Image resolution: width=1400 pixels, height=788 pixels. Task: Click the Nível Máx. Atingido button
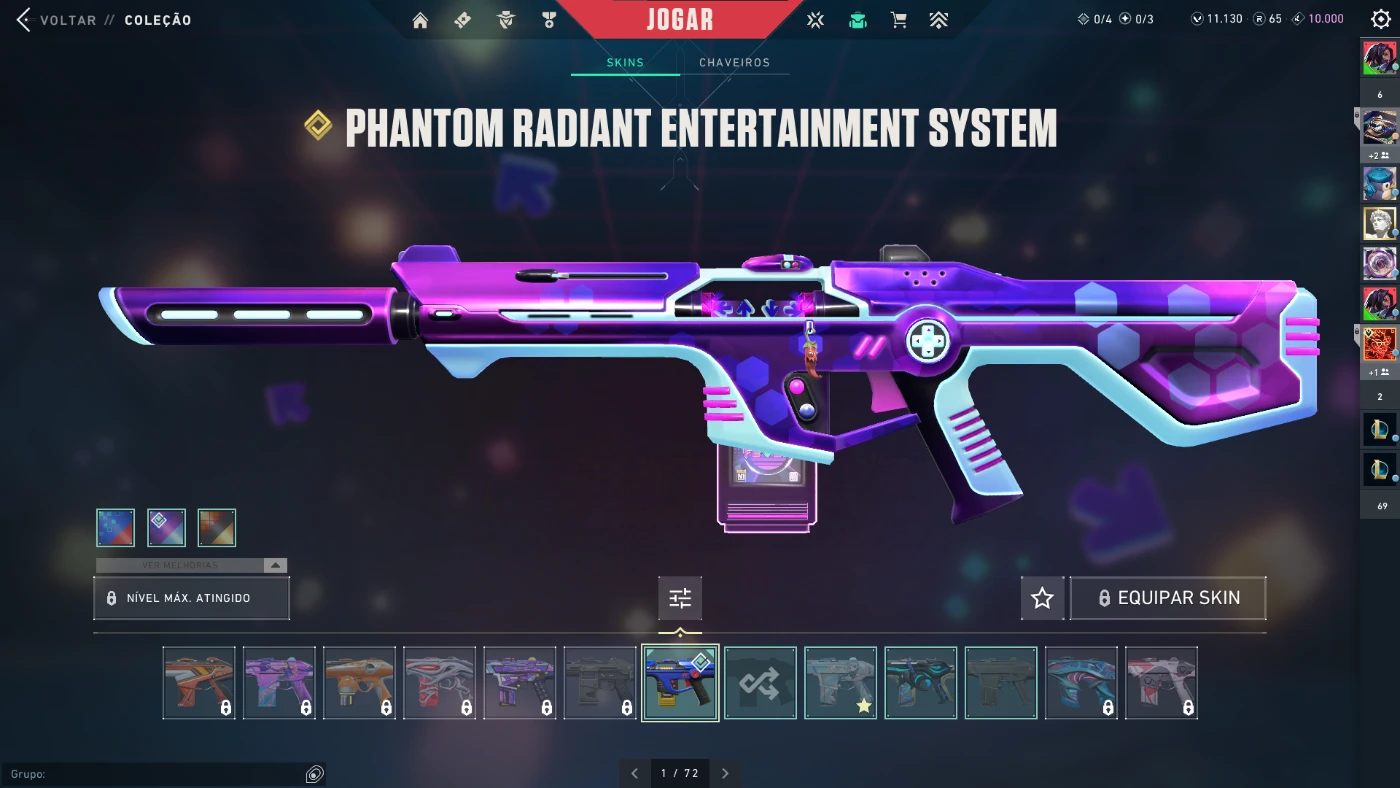tap(191, 598)
